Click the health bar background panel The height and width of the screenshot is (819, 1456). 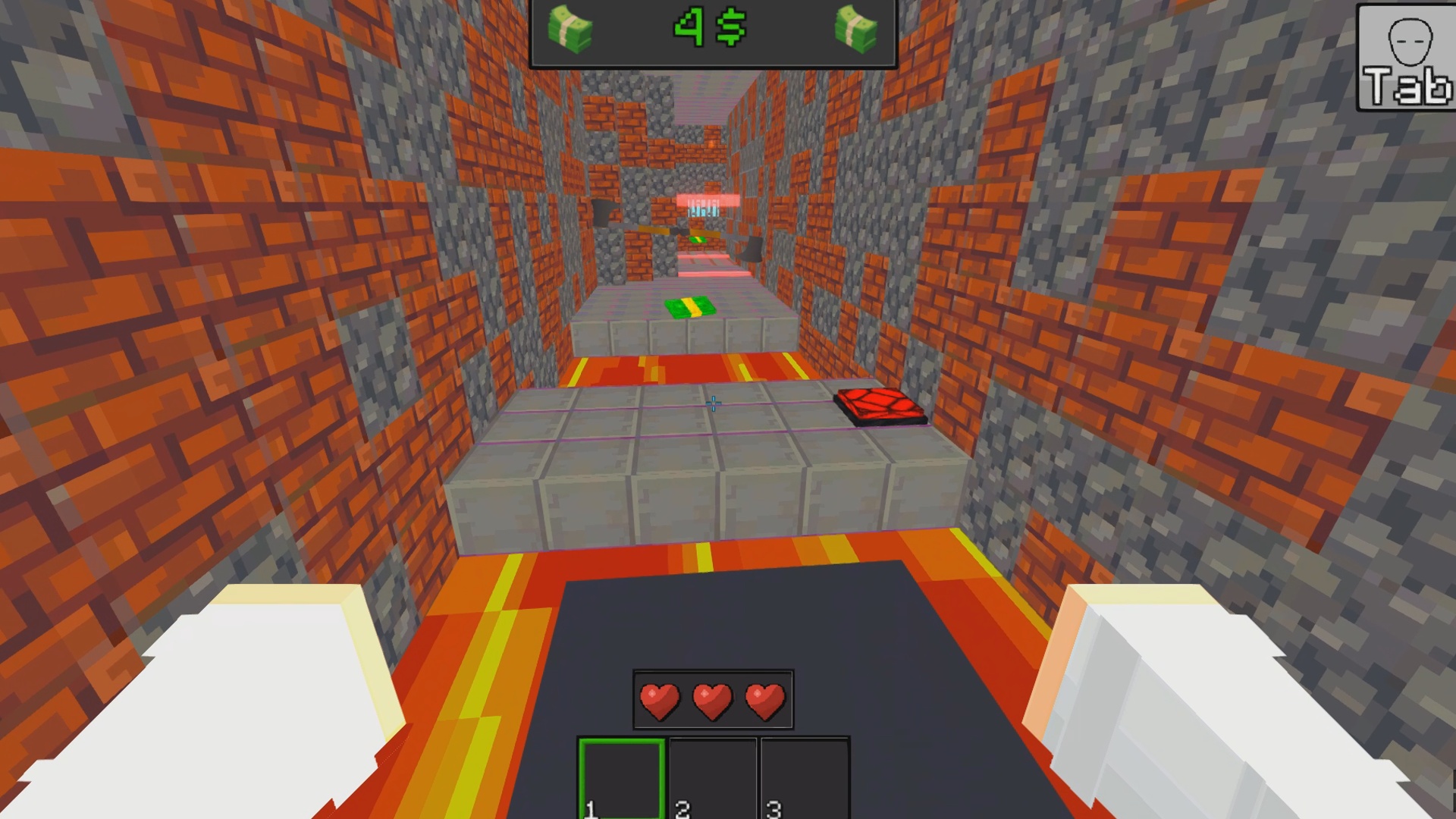point(711,699)
